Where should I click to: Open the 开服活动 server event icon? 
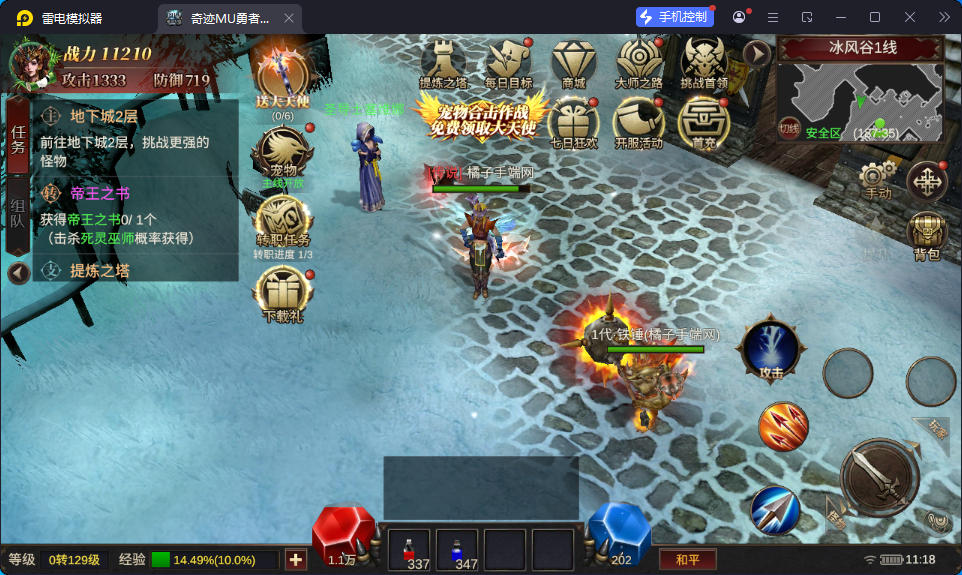(x=639, y=122)
